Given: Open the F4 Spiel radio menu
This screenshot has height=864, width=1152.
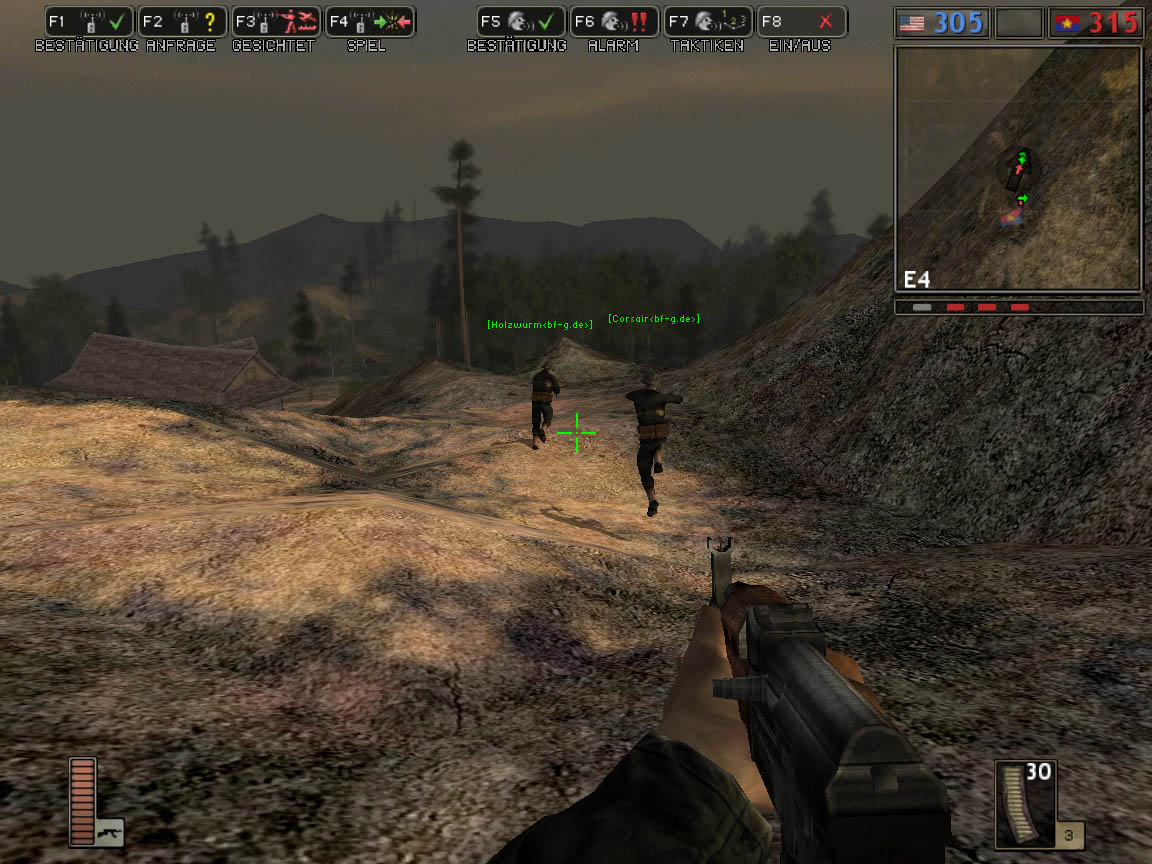Looking at the screenshot, I should [x=369, y=22].
